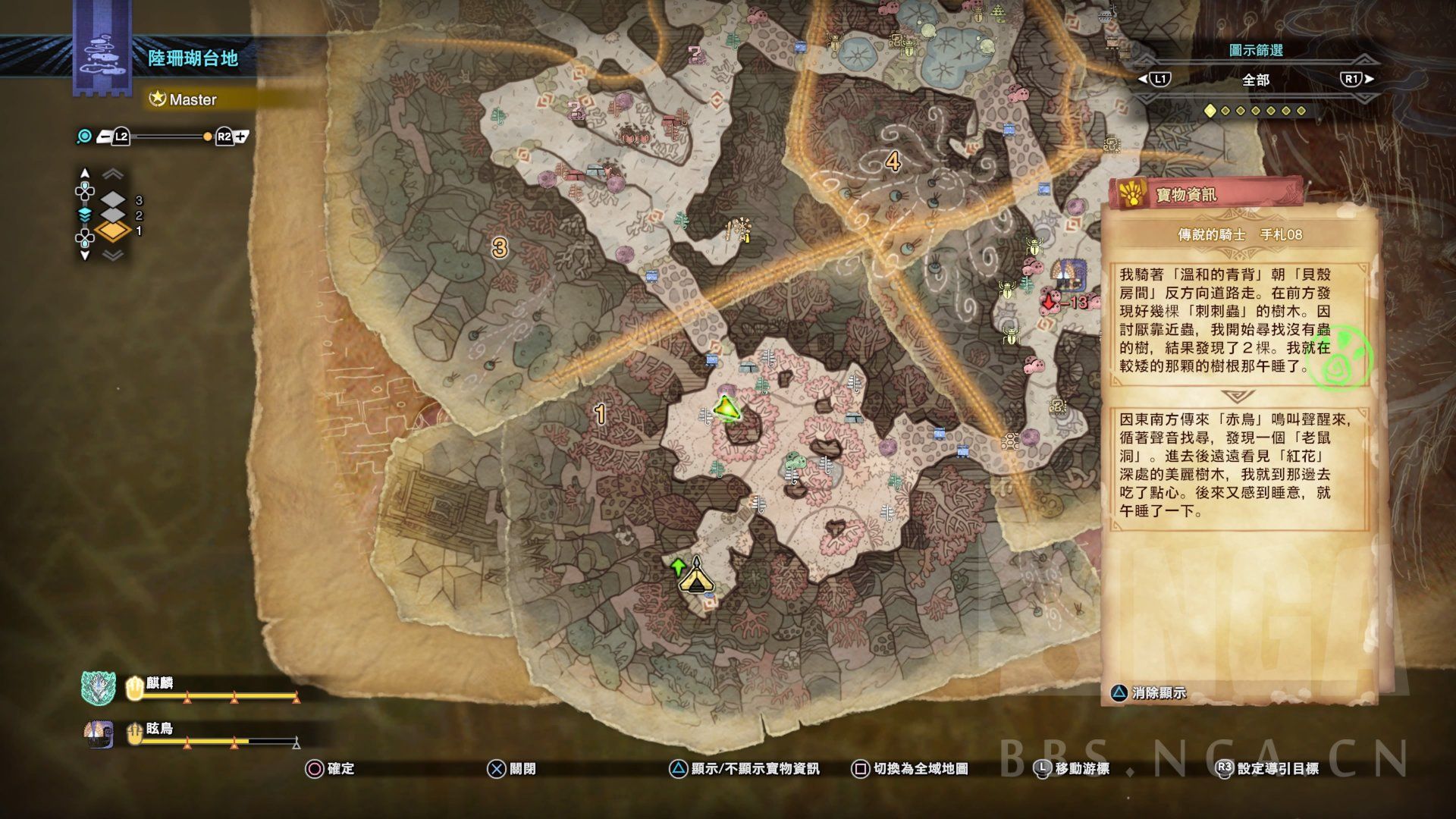Switch to map layer 2

(114, 215)
